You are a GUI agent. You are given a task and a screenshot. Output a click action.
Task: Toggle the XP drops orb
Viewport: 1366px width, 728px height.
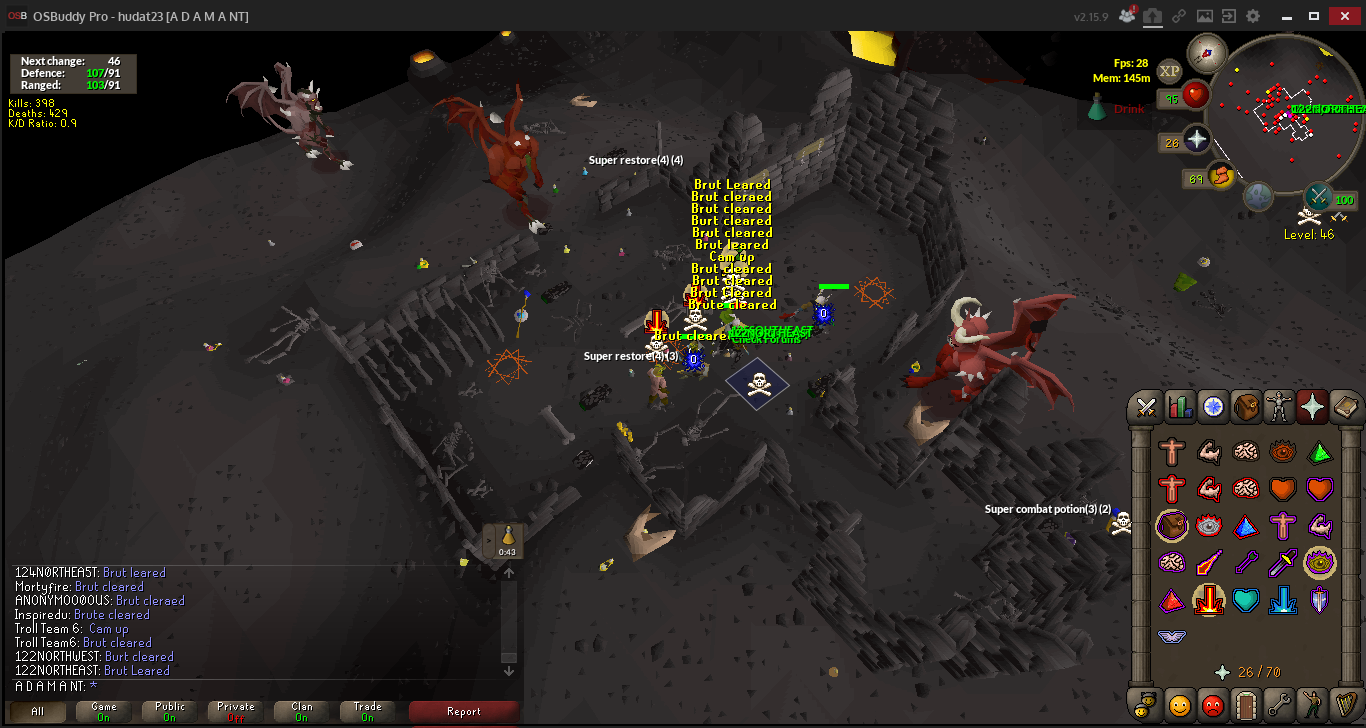point(1169,71)
